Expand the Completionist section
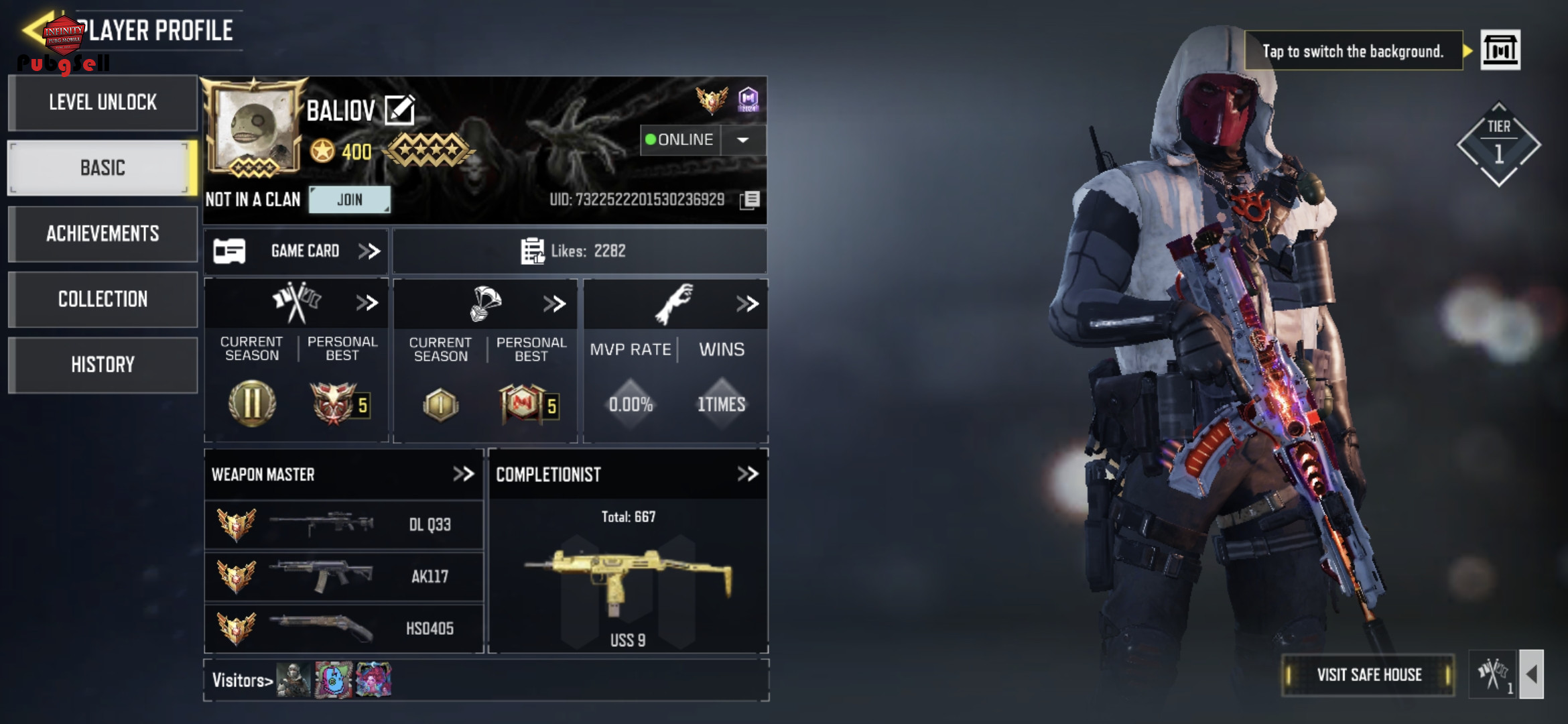The height and width of the screenshot is (724, 1568). coord(747,475)
